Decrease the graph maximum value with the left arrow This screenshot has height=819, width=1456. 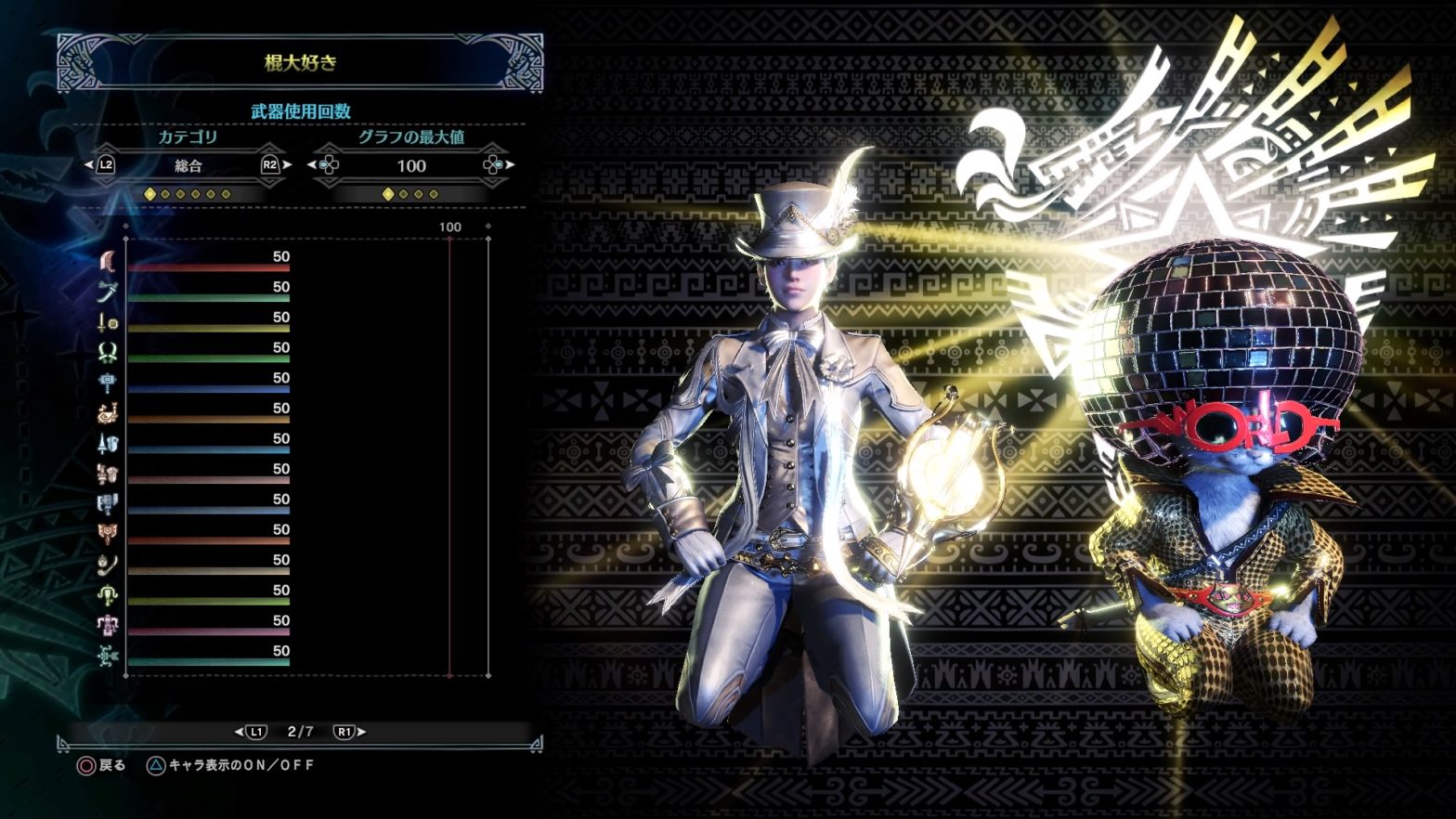313,165
